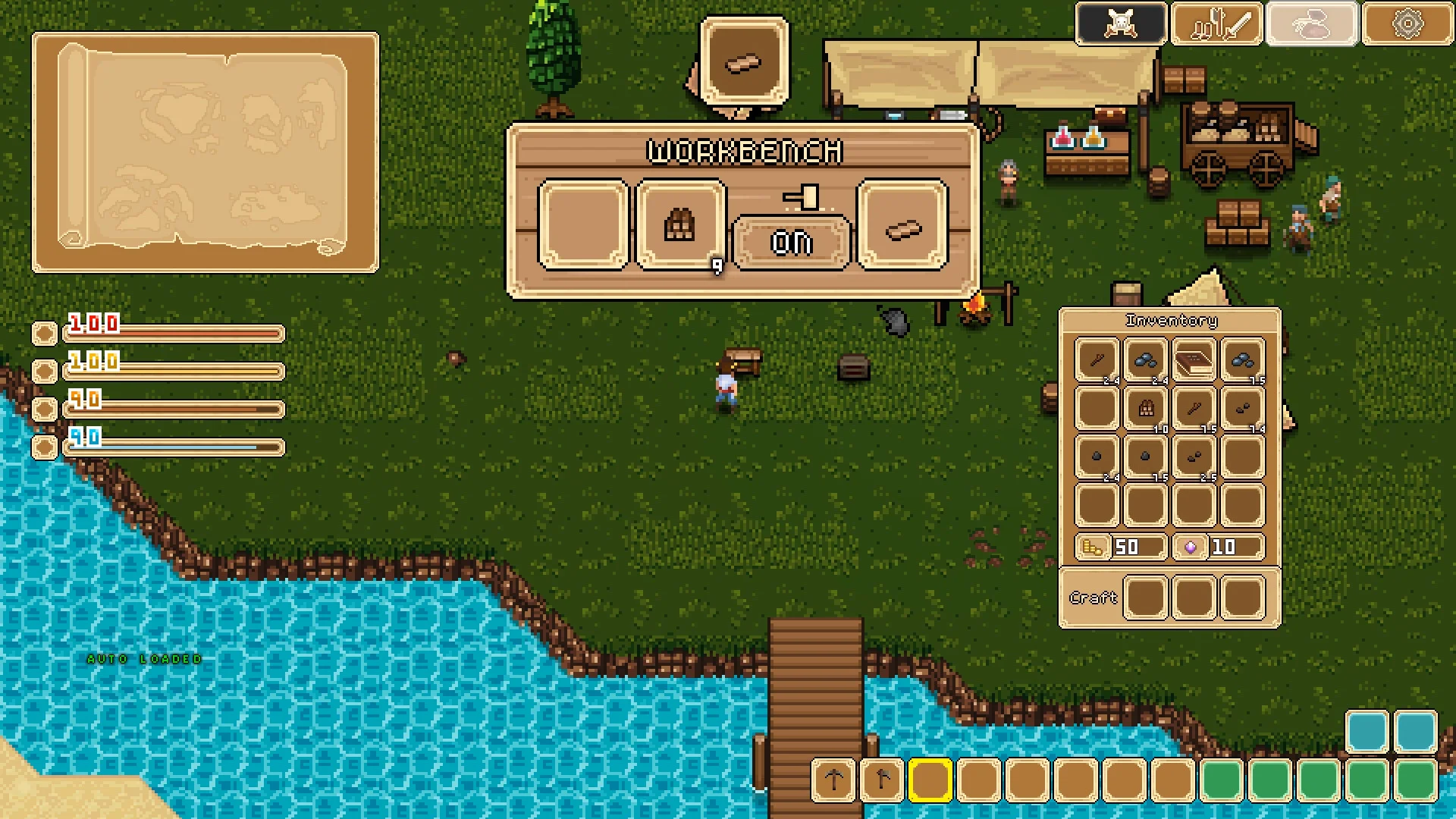Take the plank from the workbench output slot
The height and width of the screenshot is (819, 1456).
click(x=902, y=225)
